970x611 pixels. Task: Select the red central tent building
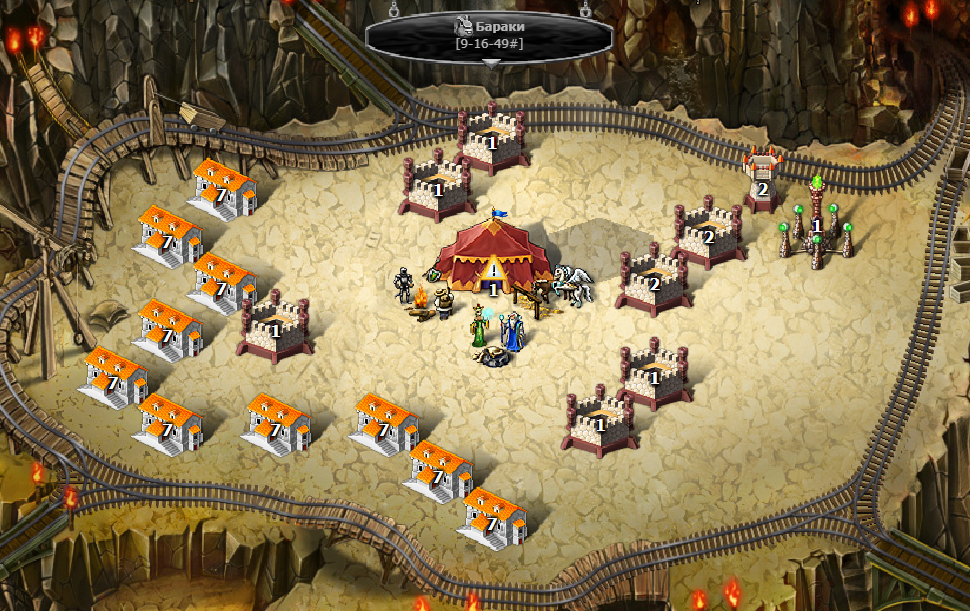pyautogui.click(x=495, y=256)
